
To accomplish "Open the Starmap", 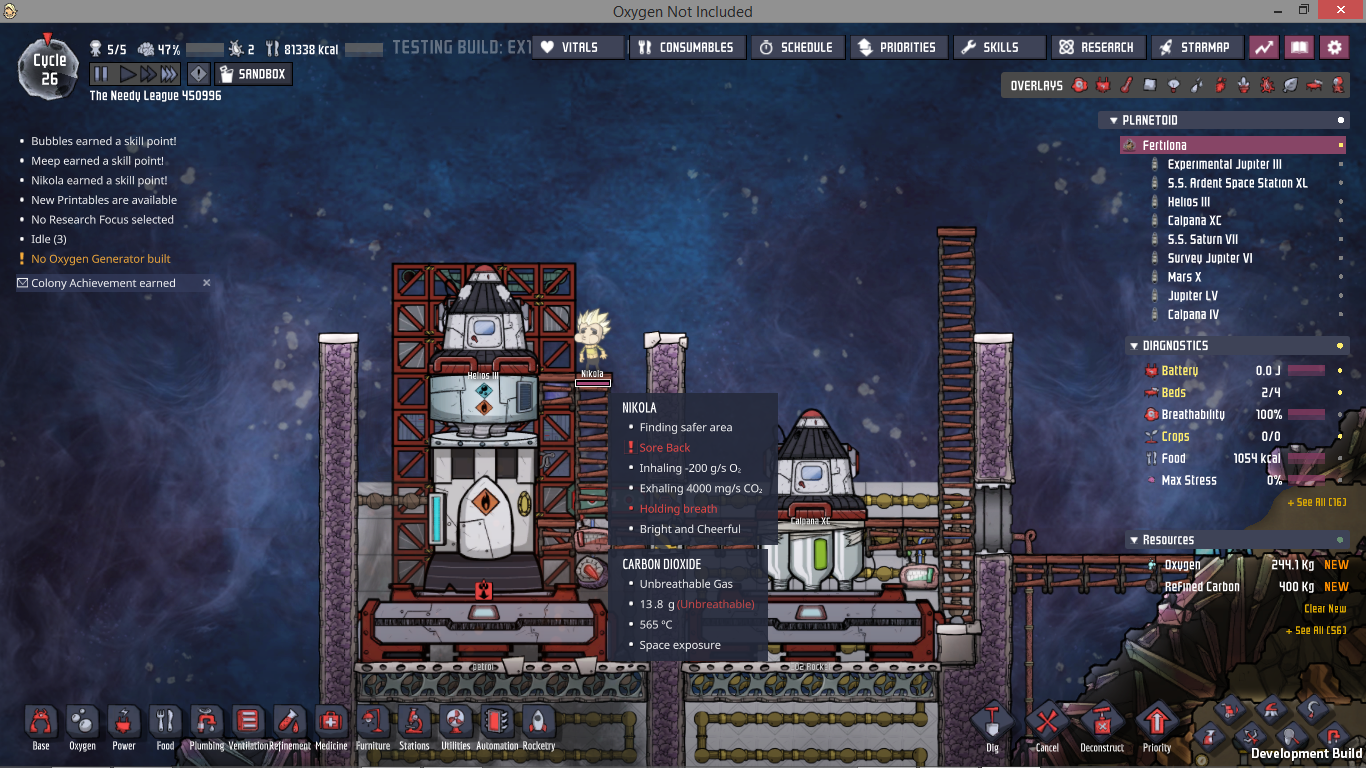I will [1195, 47].
